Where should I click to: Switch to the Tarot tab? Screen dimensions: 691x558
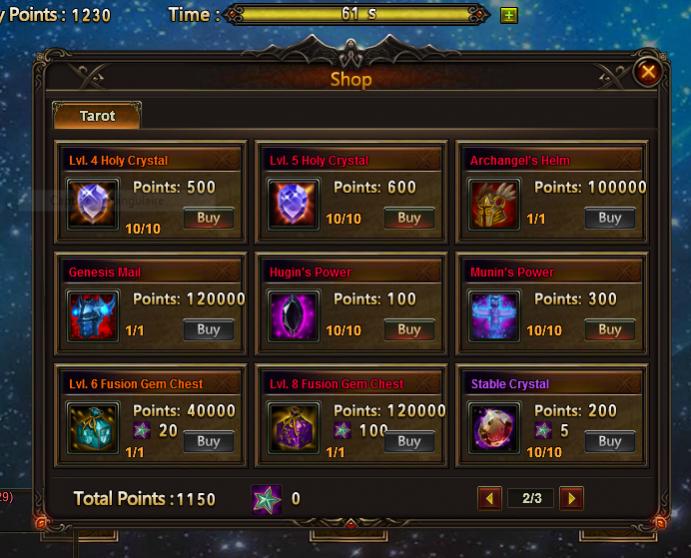(97, 116)
